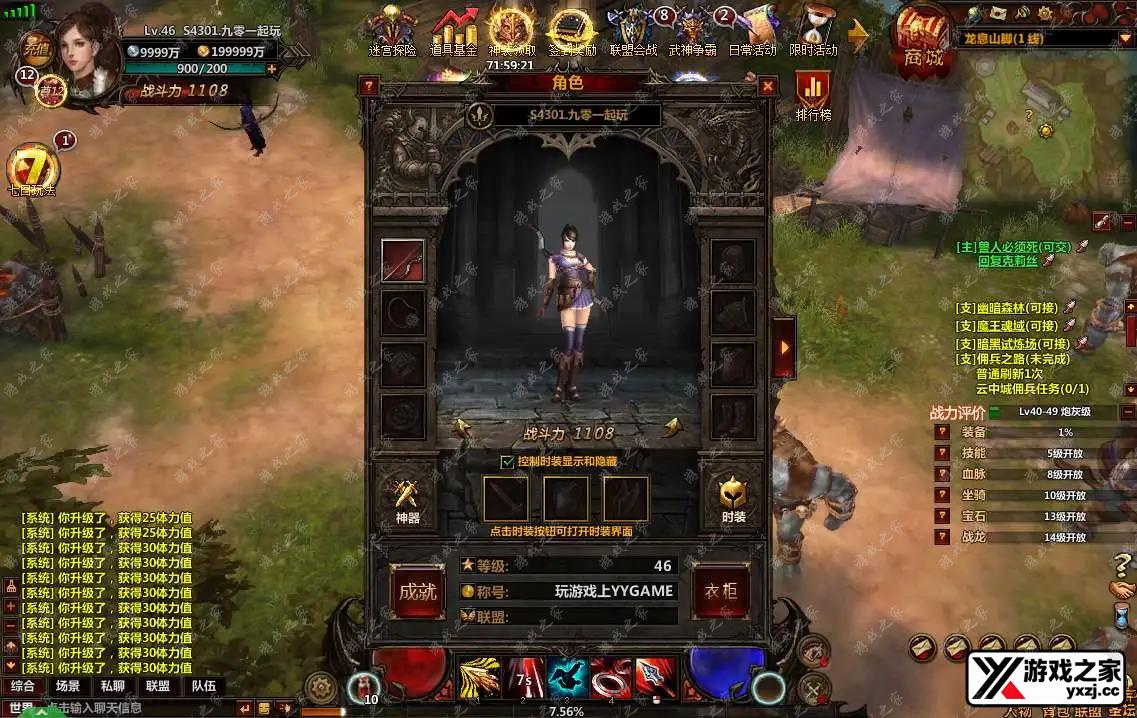Open the 商城 shop button
This screenshot has height=718, width=1137.
click(x=923, y=40)
